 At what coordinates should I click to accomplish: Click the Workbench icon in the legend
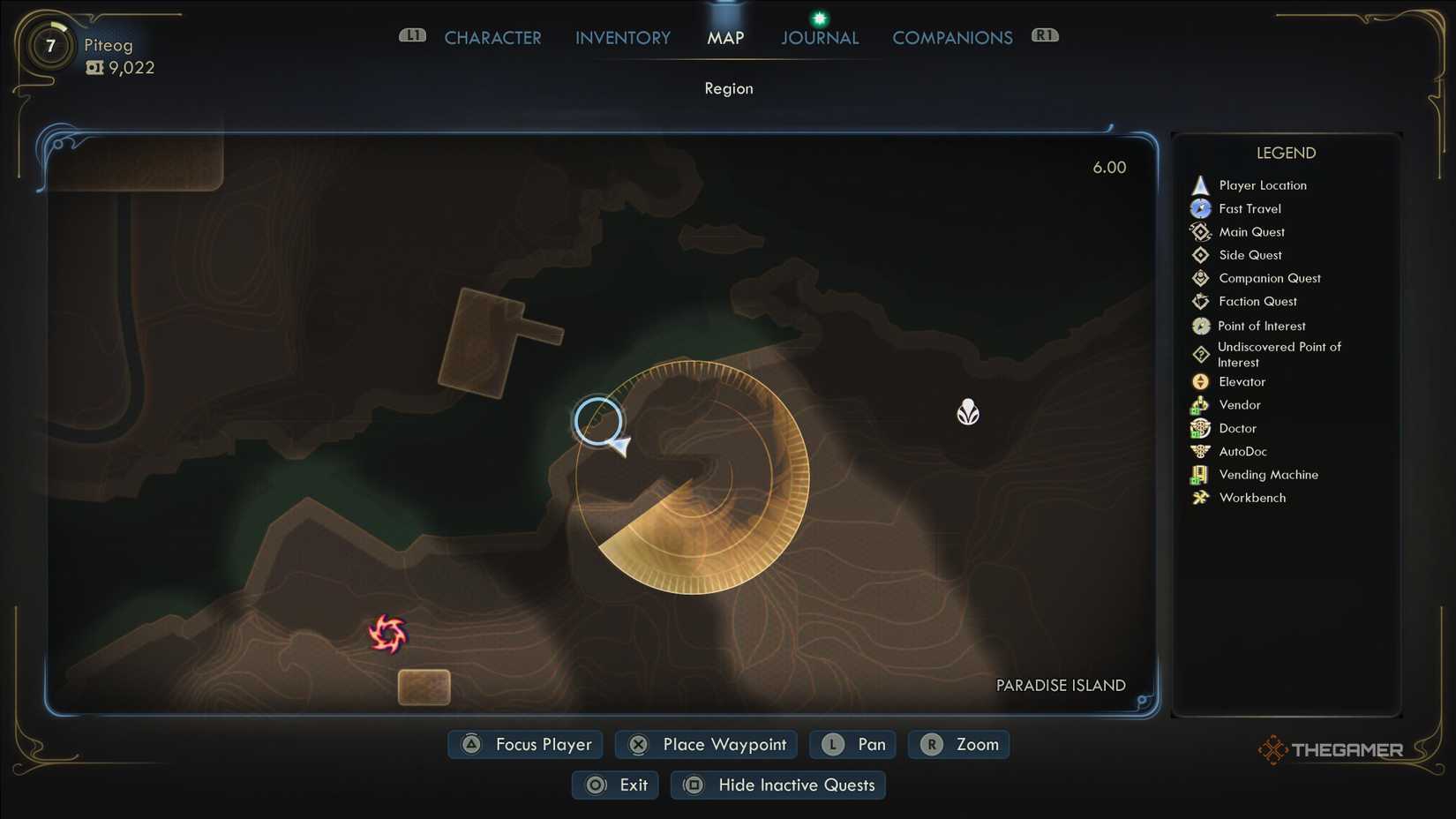pyautogui.click(x=1200, y=497)
